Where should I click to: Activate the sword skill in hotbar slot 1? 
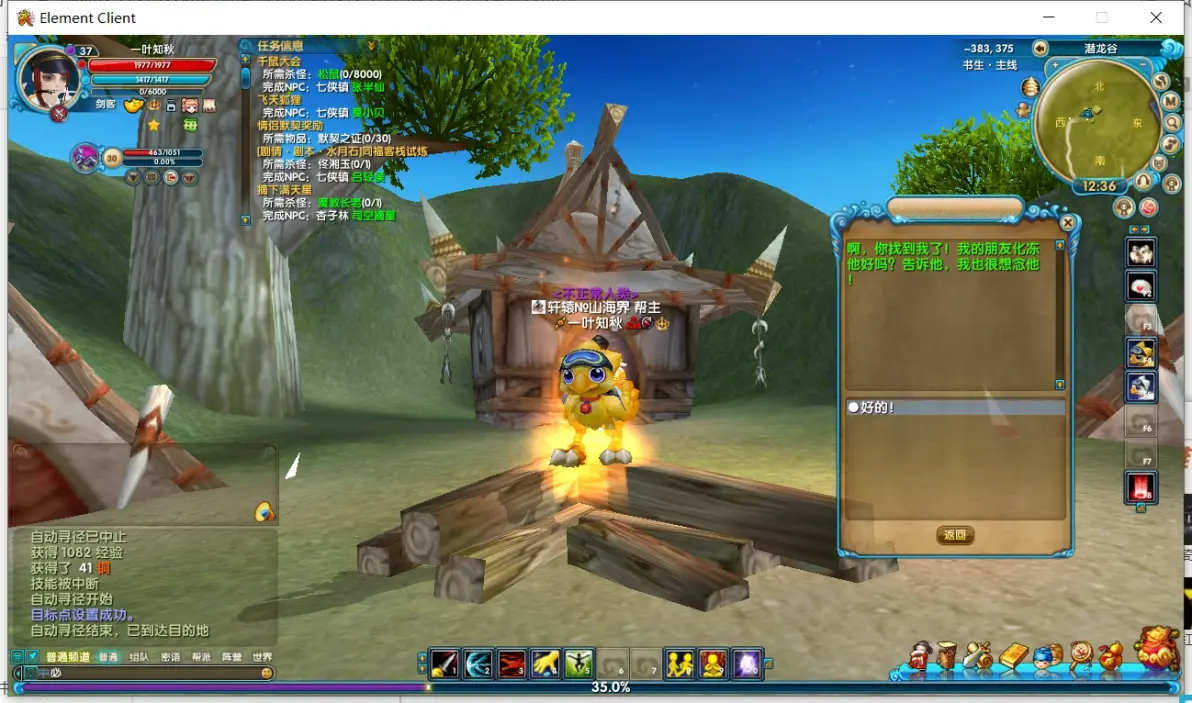pos(444,663)
